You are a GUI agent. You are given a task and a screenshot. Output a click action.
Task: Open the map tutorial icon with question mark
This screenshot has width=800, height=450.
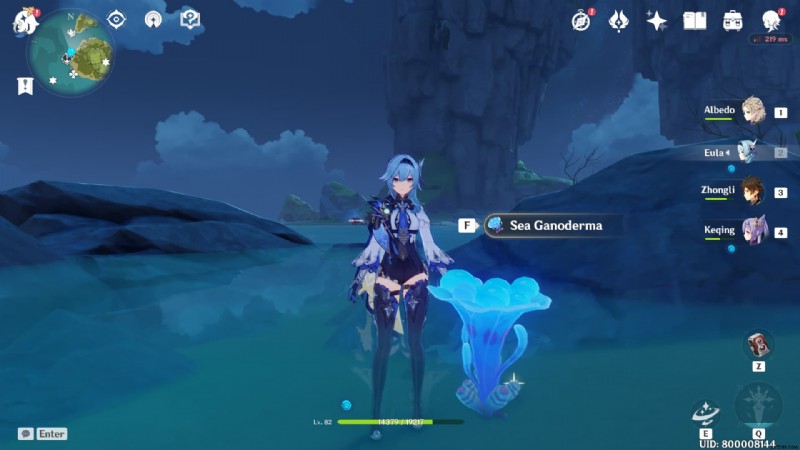189,19
